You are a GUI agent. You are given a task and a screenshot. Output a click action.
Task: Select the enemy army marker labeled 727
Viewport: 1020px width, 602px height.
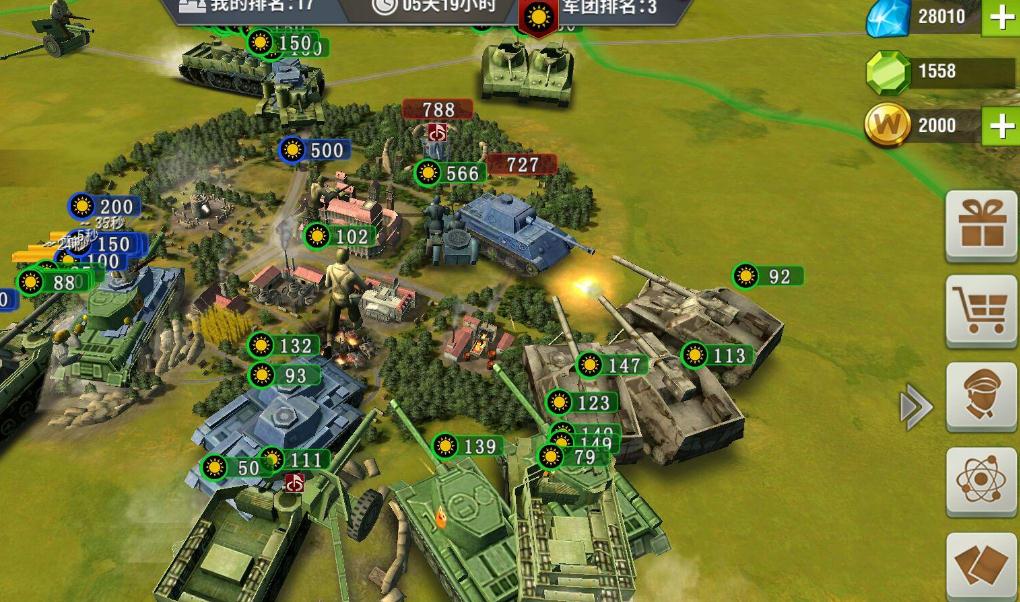point(522,165)
